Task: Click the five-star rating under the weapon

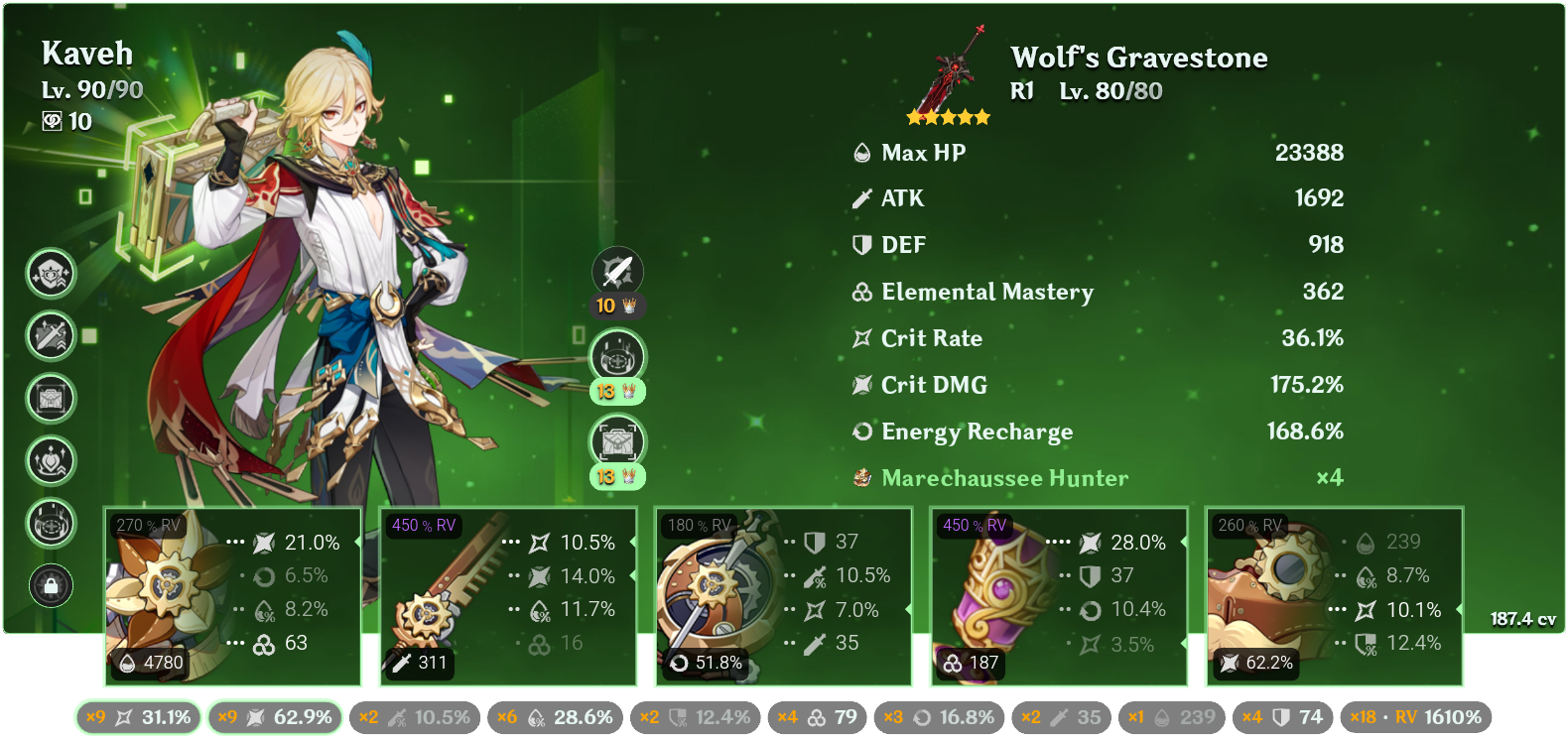Action: [x=948, y=116]
